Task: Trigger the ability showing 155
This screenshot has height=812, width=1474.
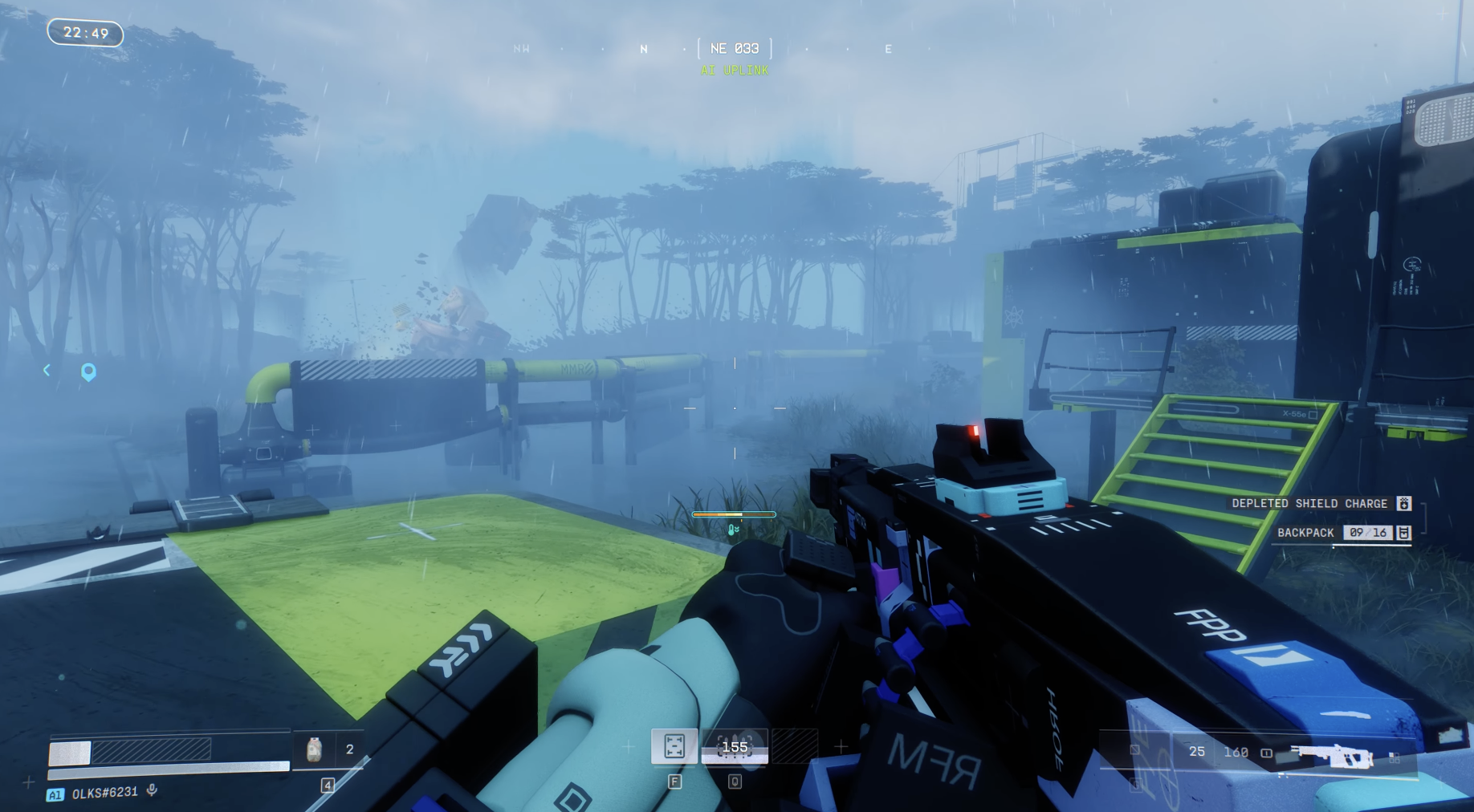Action: (735, 747)
